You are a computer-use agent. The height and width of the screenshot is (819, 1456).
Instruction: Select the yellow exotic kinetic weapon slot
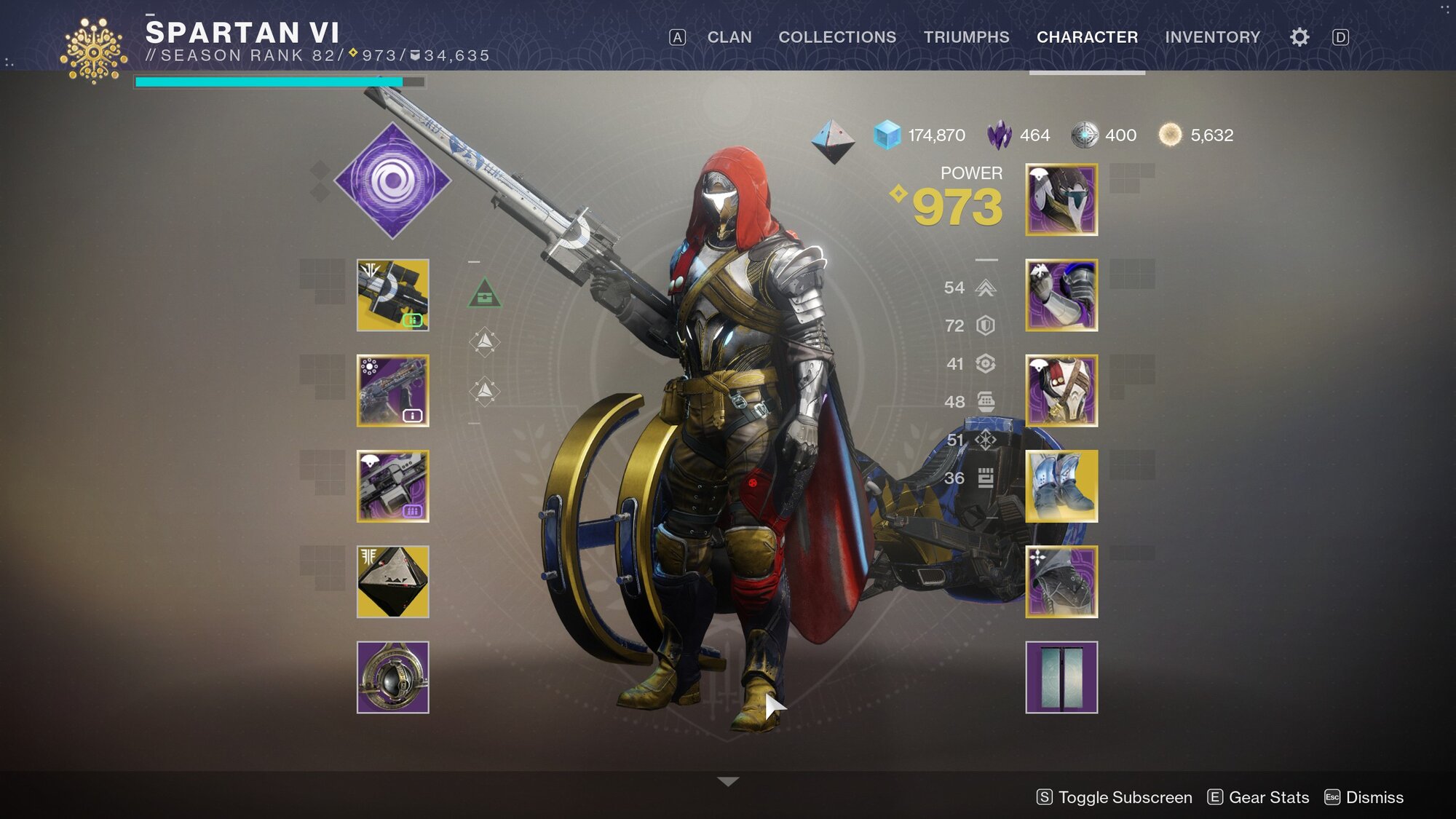coord(392,295)
